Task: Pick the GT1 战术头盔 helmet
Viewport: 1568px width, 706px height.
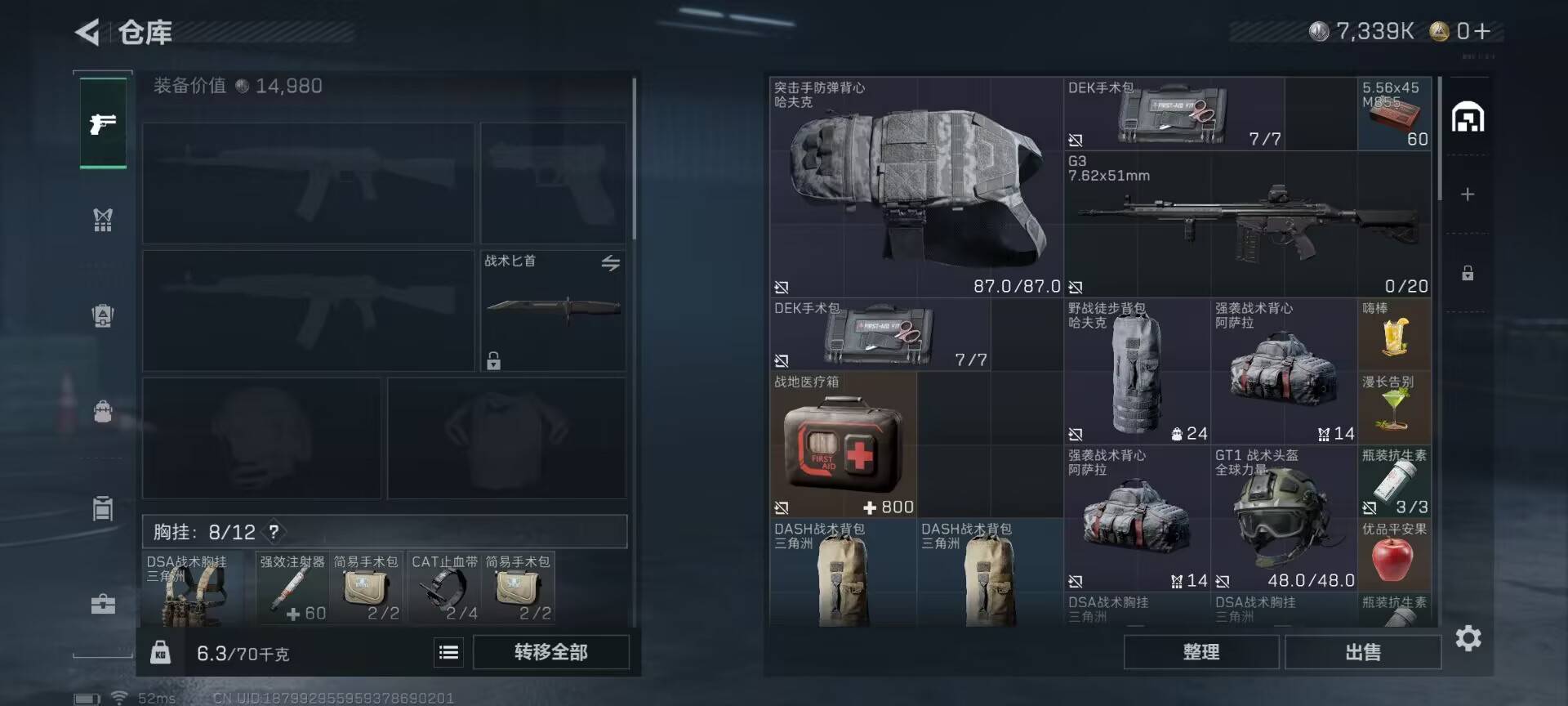Action: (1283, 518)
